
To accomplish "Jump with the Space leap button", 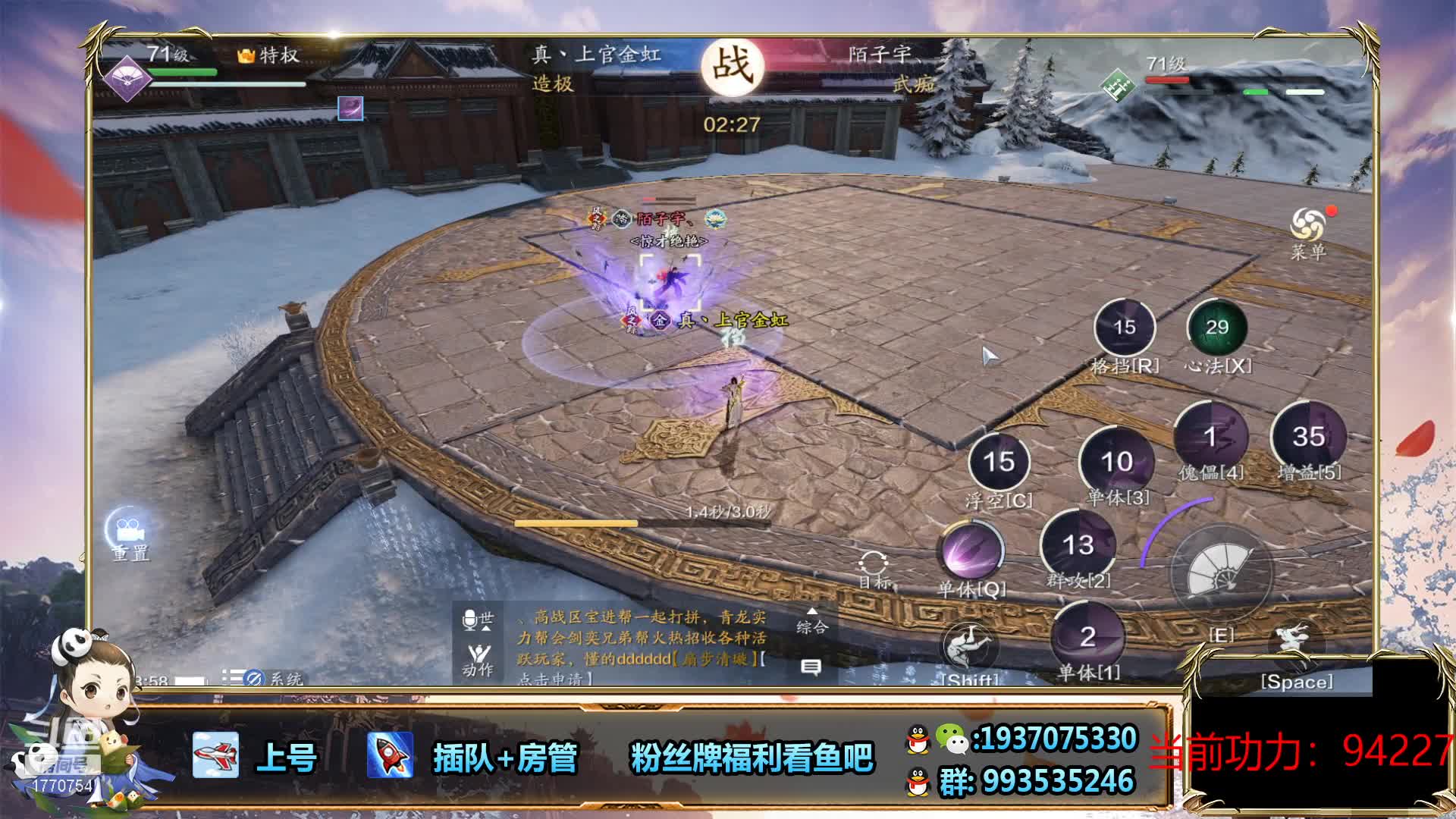I will tap(1297, 645).
